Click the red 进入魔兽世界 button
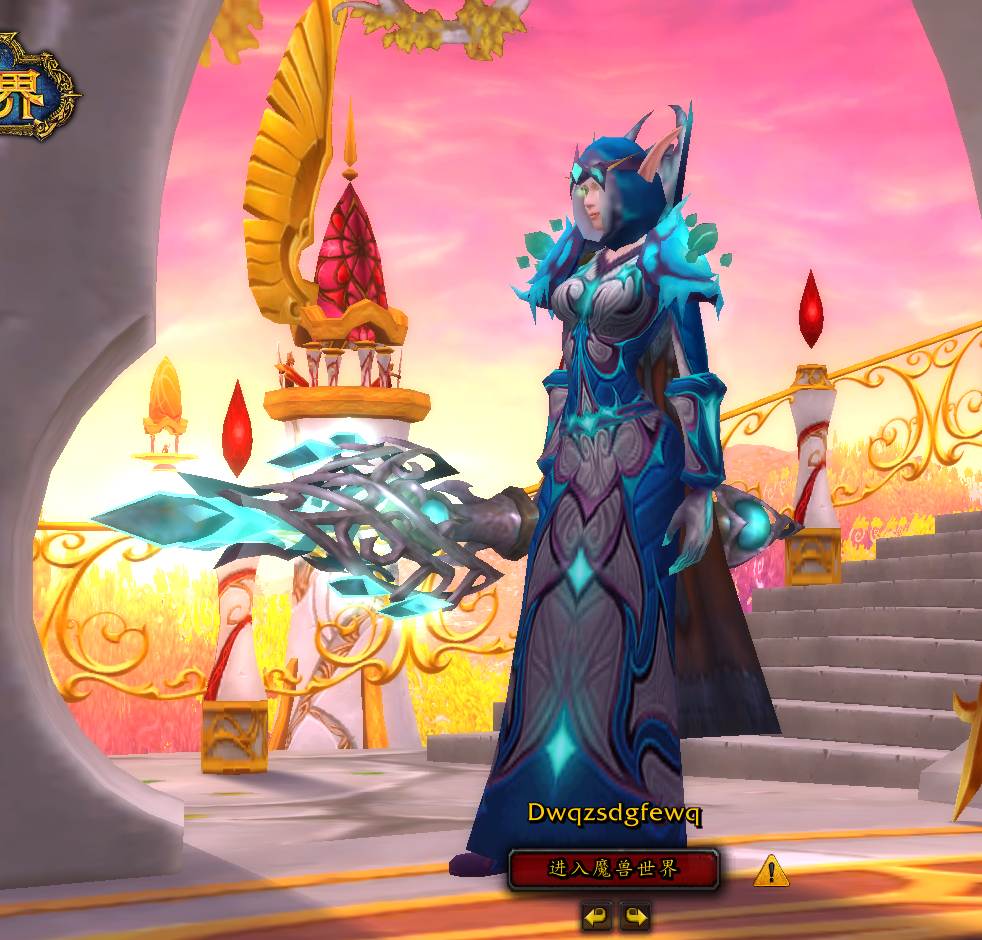Viewport: 982px width, 940px height. (x=613, y=869)
